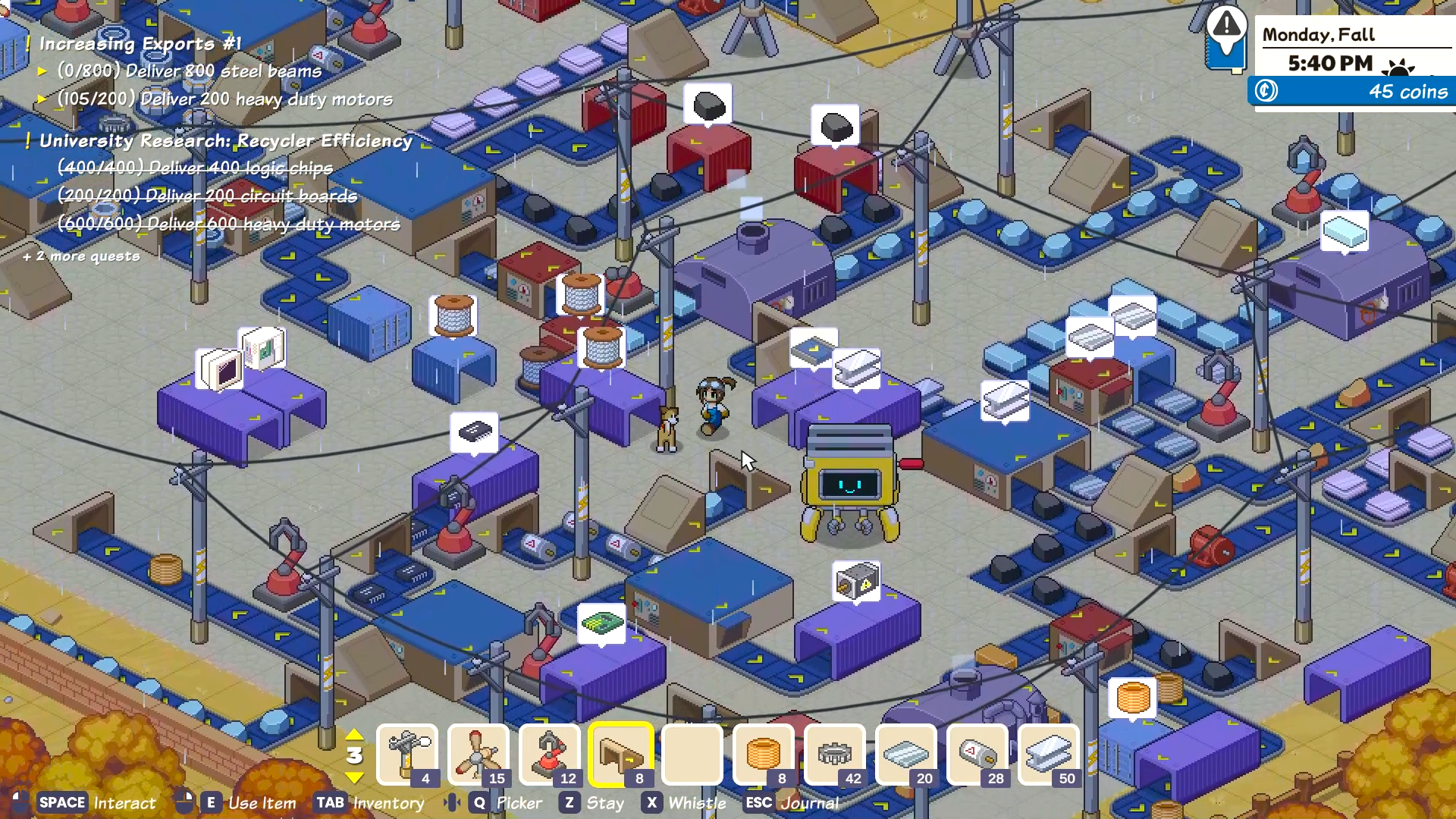Select the red robotic arm slot
Viewport: 1456px width, 819px height.
pos(550,755)
